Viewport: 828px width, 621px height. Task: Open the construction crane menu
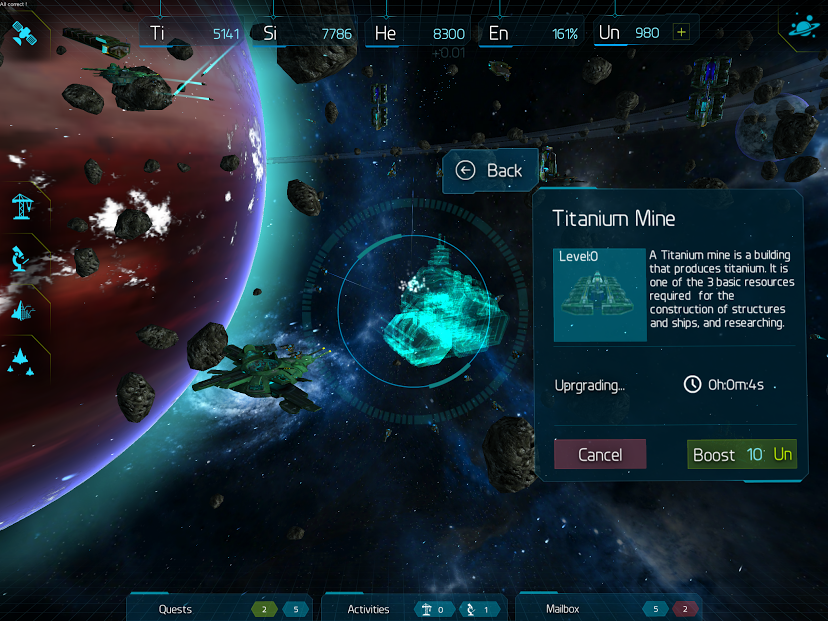click(x=22, y=205)
